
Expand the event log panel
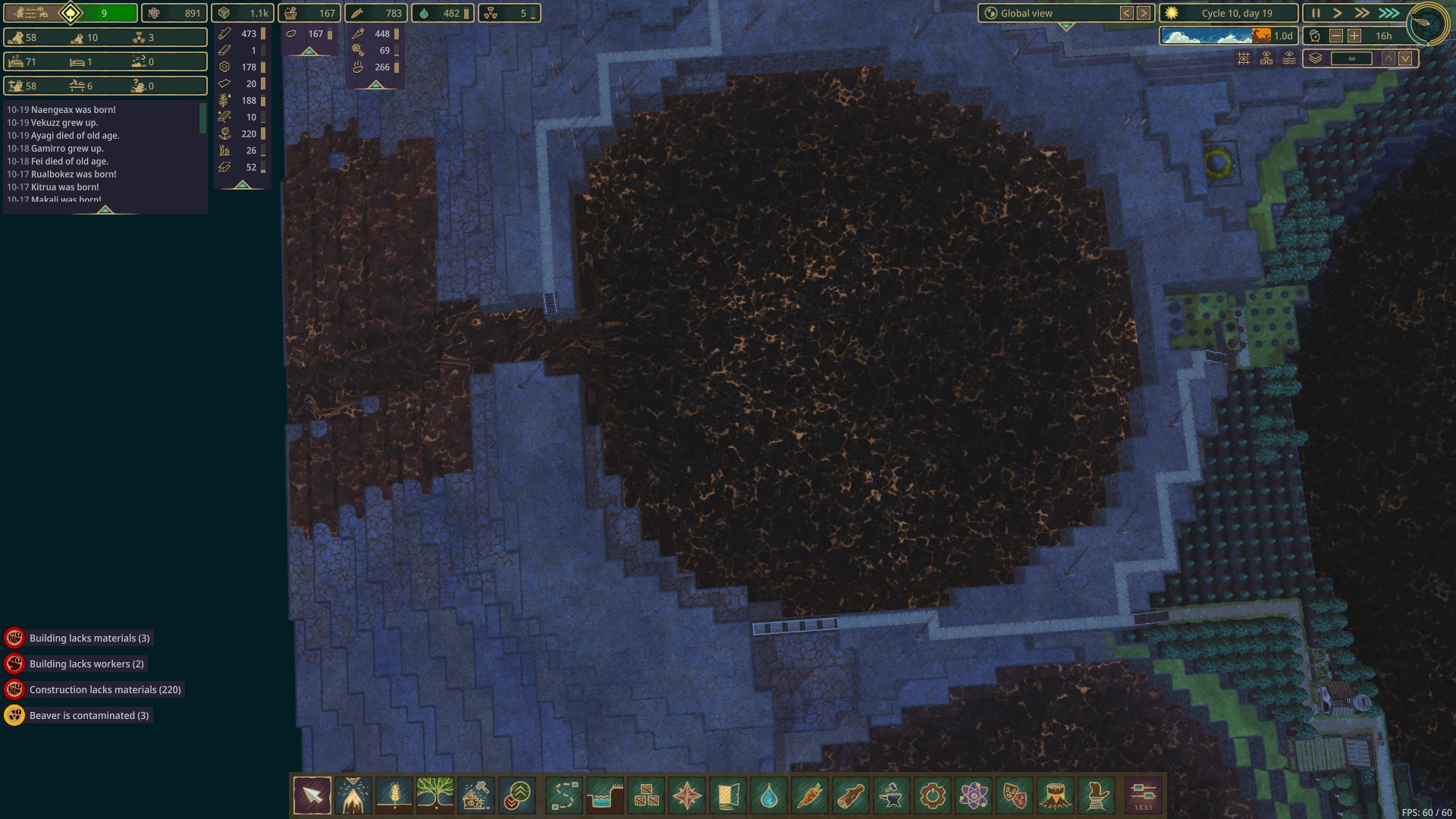105,209
